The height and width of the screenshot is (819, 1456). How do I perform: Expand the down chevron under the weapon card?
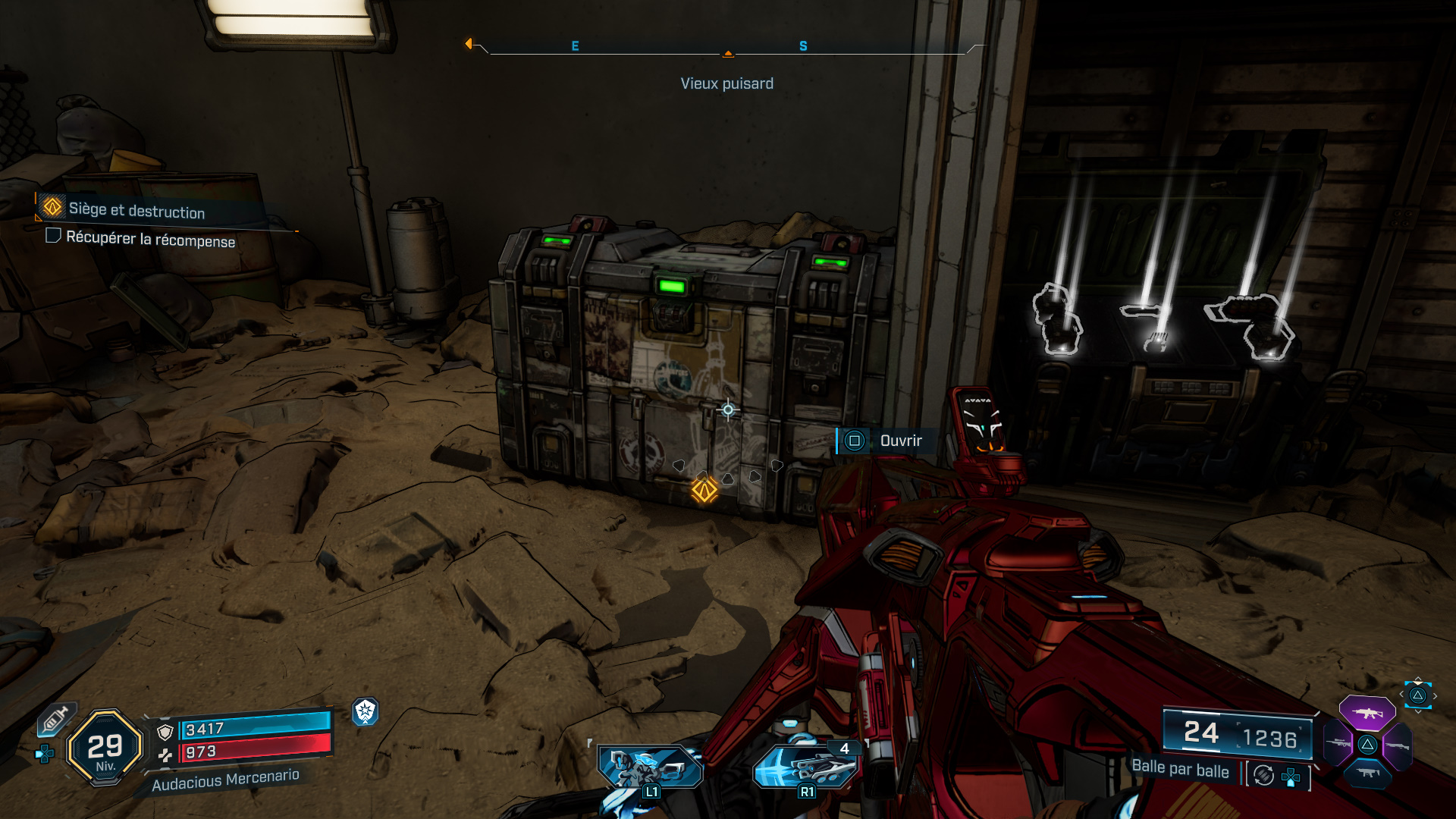pos(1418,712)
